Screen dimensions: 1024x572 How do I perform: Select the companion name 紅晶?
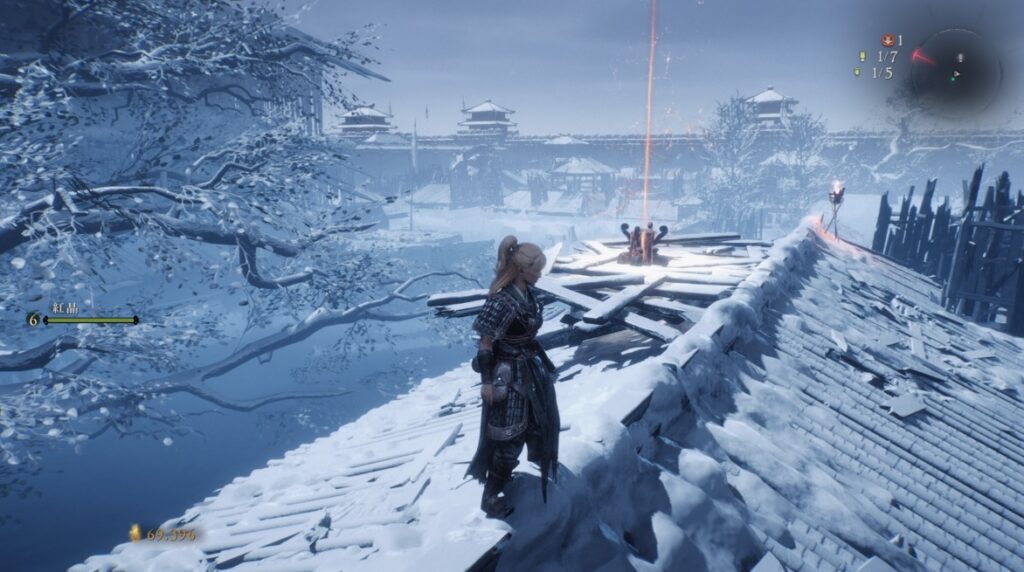pos(66,308)
